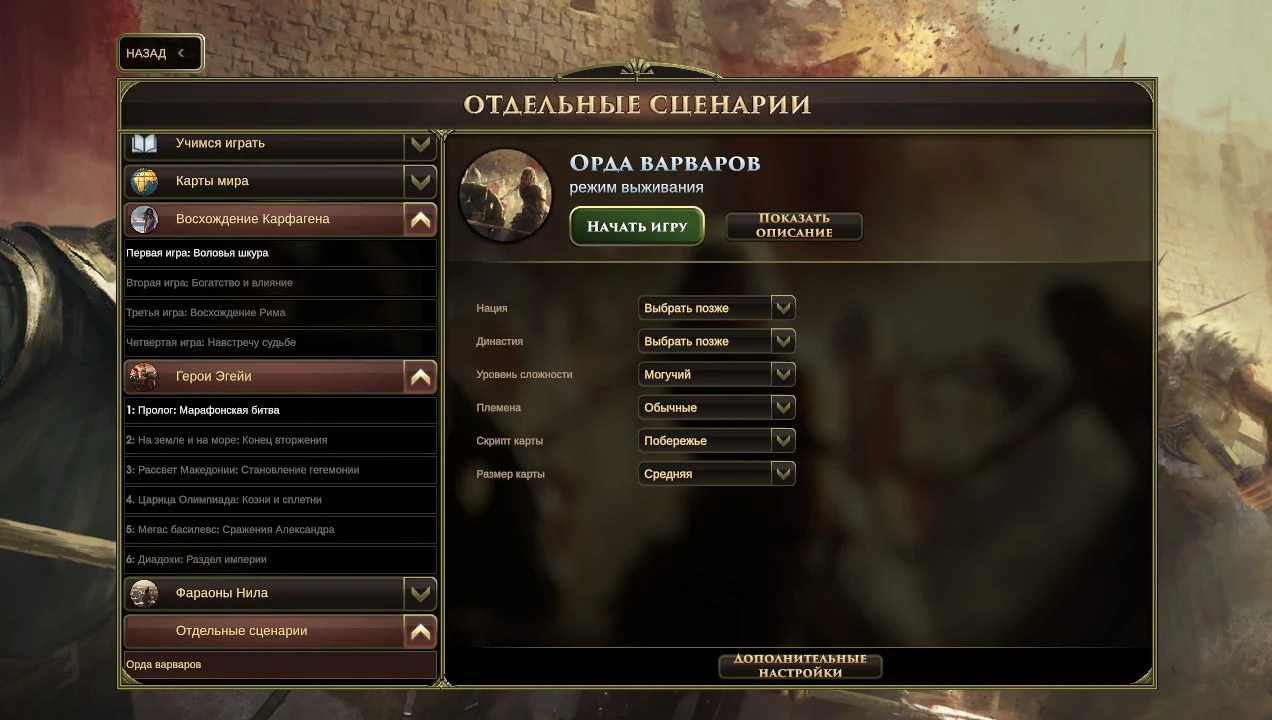This screenshot has height=720, width=1272.
Task: Open the Нация dropdown
Action: [716, 308]
